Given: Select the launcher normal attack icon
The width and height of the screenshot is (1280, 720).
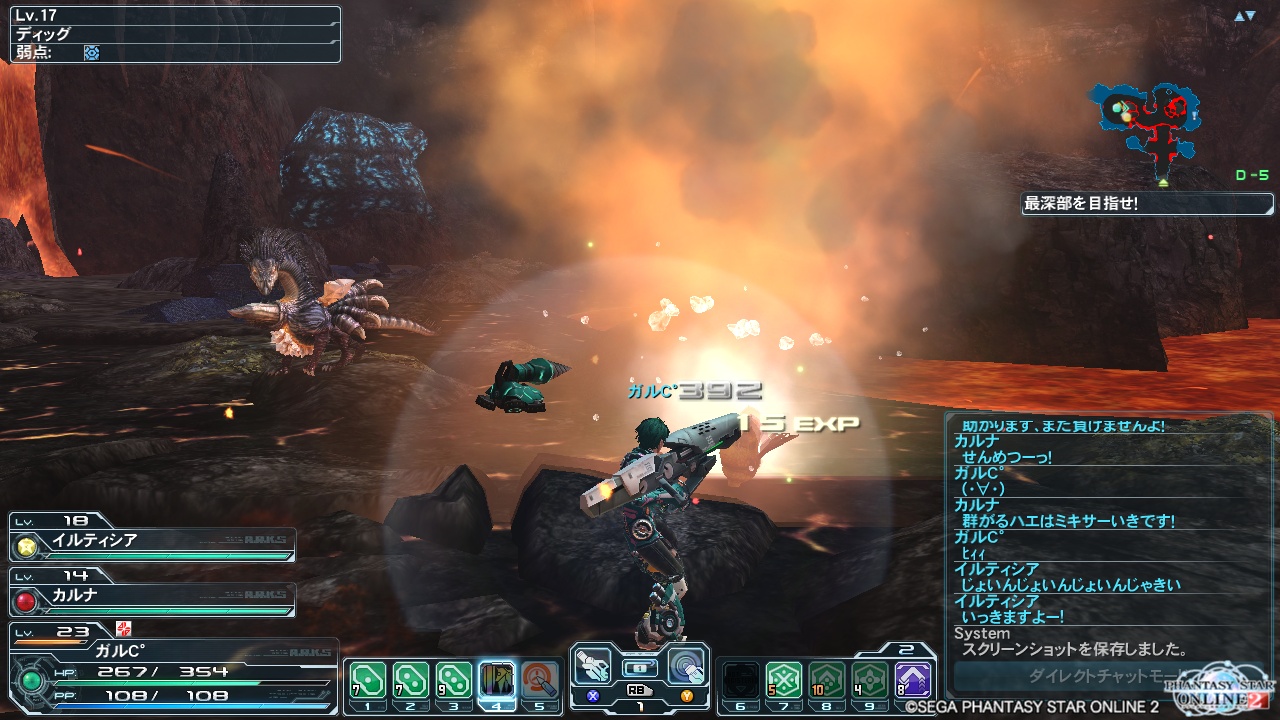Looking at the screenshot, I should tap(593, 664).
